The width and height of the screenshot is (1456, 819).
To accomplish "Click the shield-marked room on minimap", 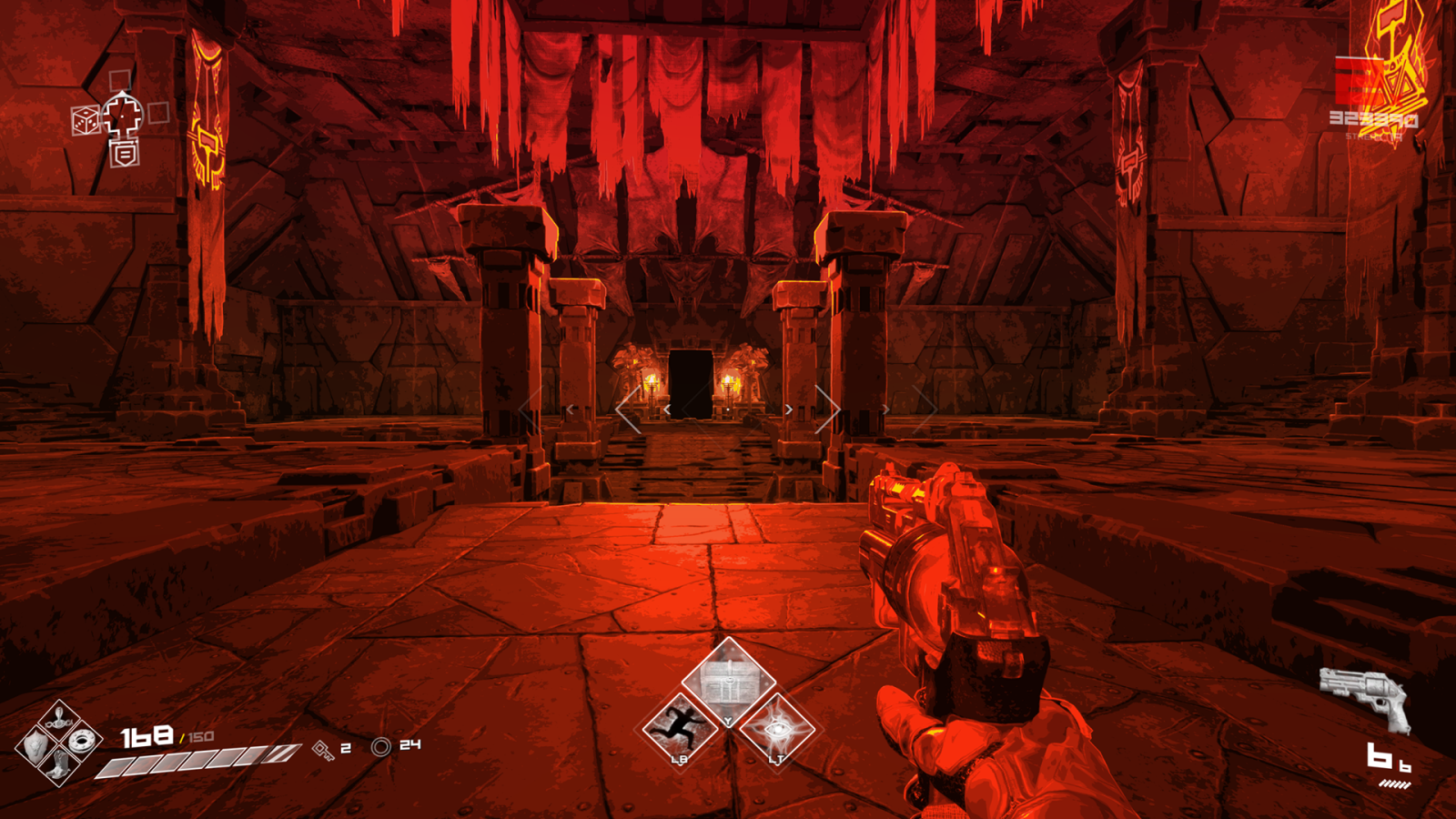I will [x=124, y=155].
